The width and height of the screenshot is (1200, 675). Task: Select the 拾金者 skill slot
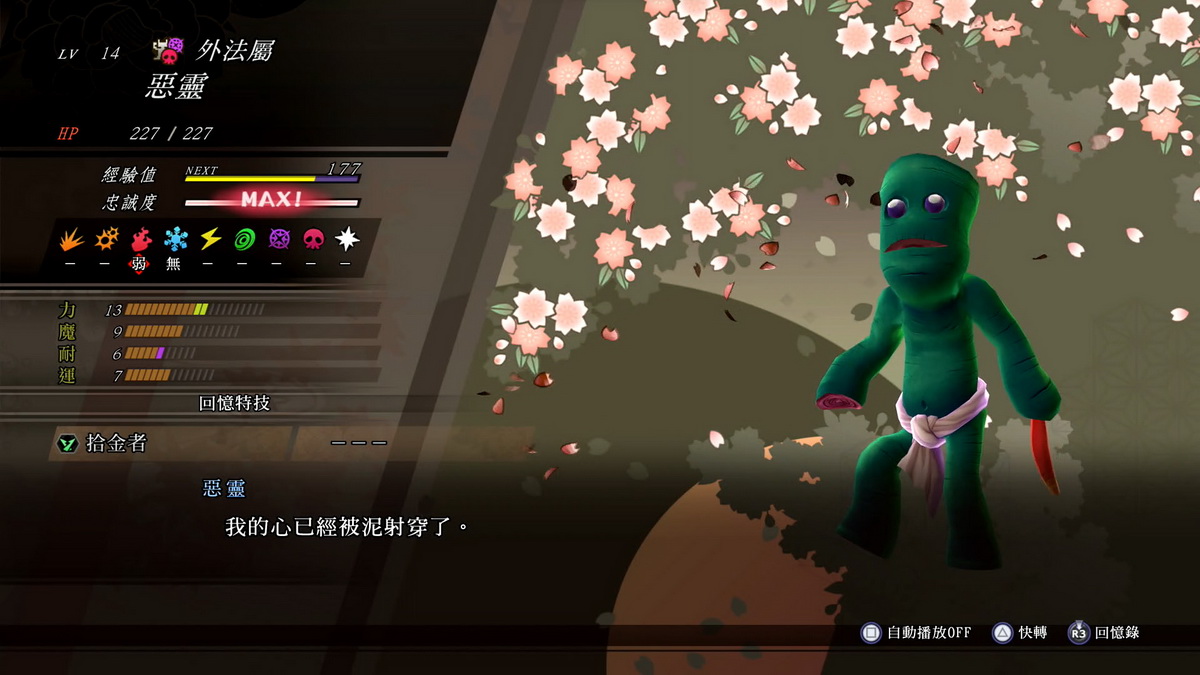click(170, 443)
